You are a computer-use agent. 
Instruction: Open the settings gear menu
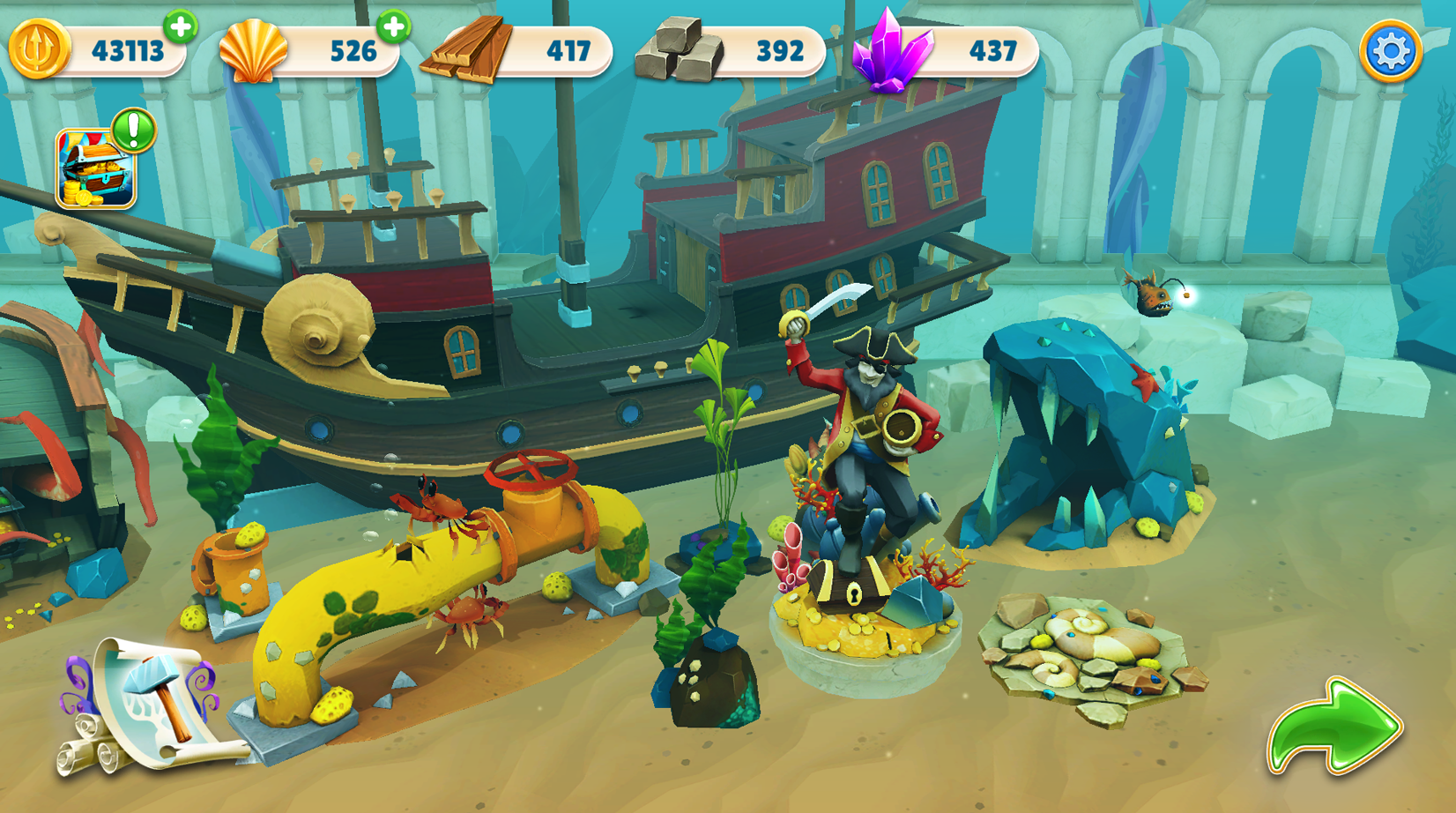(1390, 51)
